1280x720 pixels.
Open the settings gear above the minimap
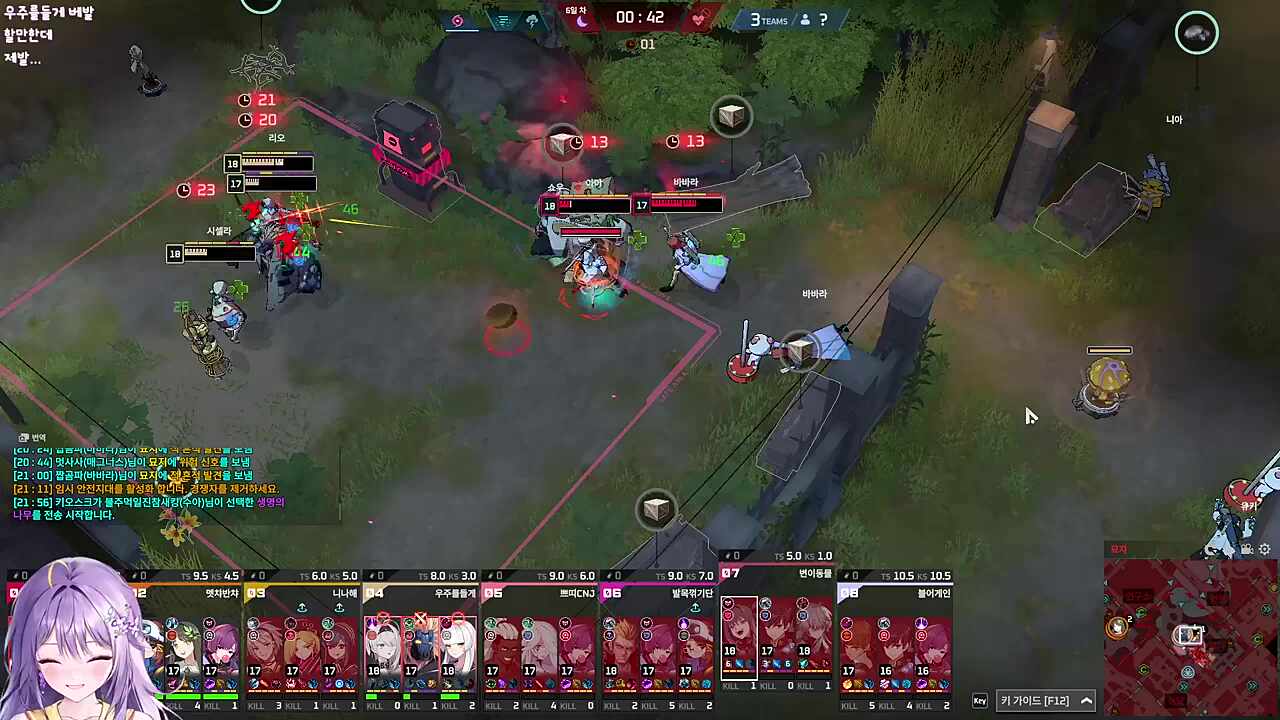click(x=1264, y=549)
